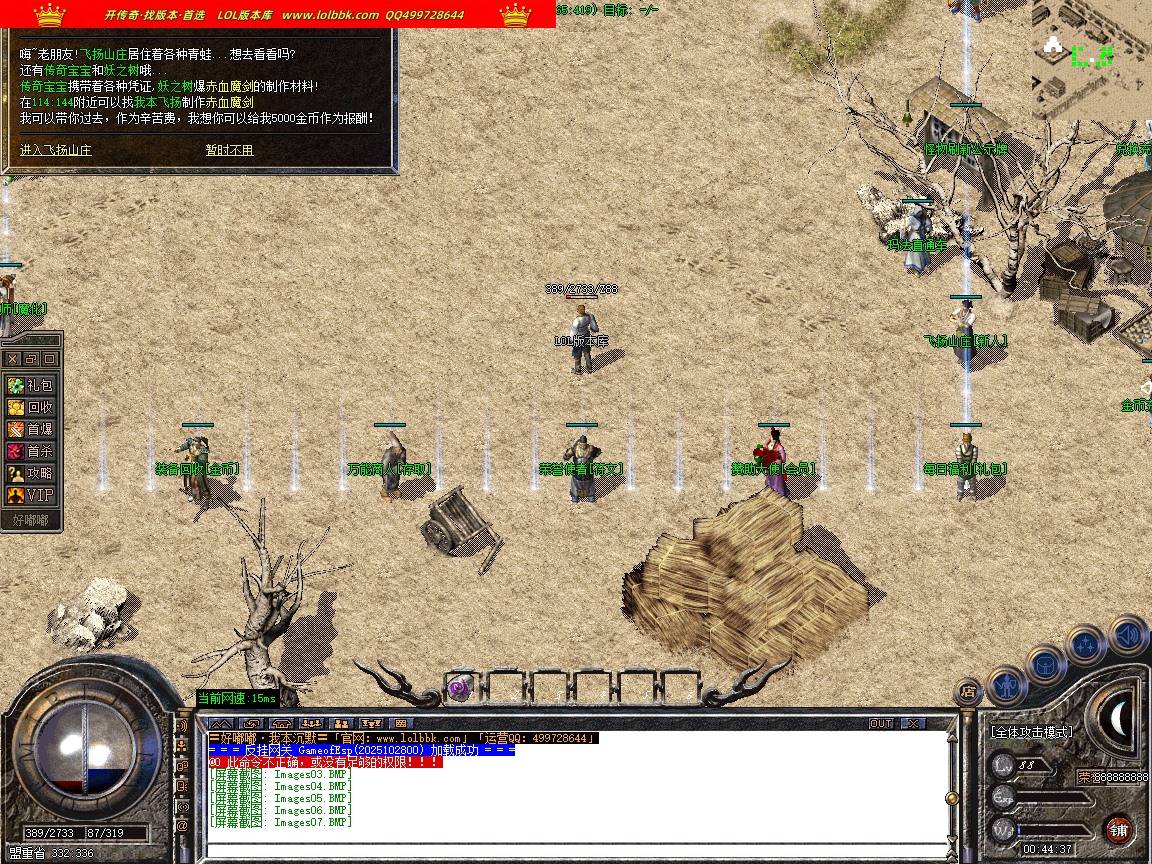Open the 首杀 first-kill menu
The height and width of the screenshot is (864, 1152).
[x=30, y=451]
